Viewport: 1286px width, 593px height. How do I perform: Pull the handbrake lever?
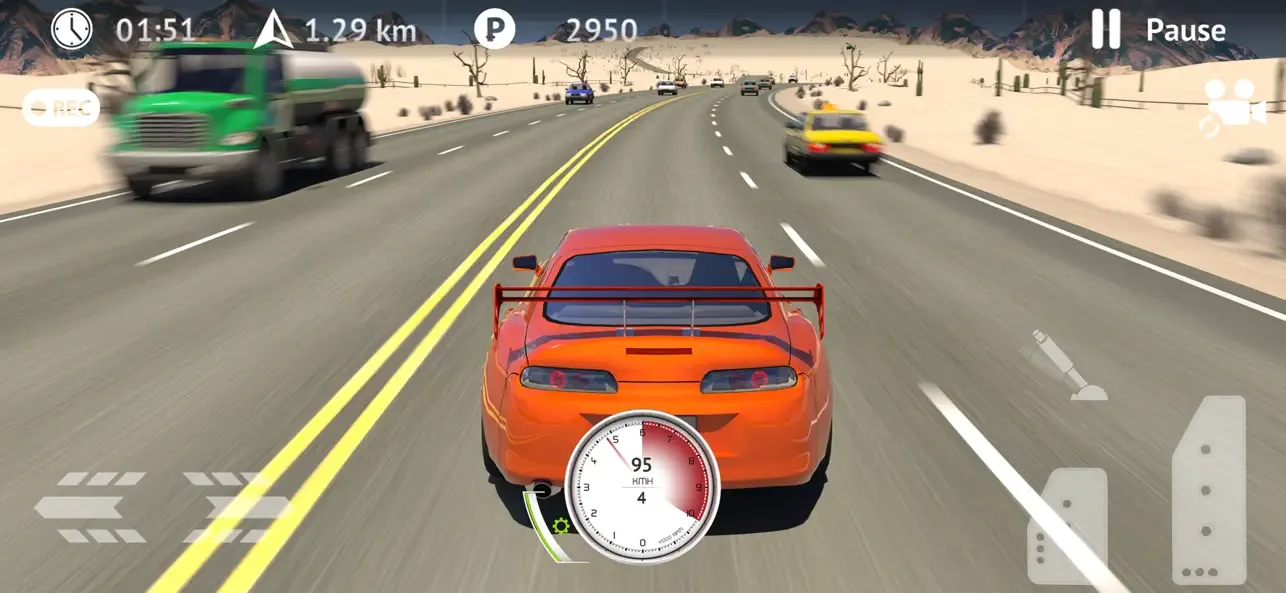[x=1063, y=366]
